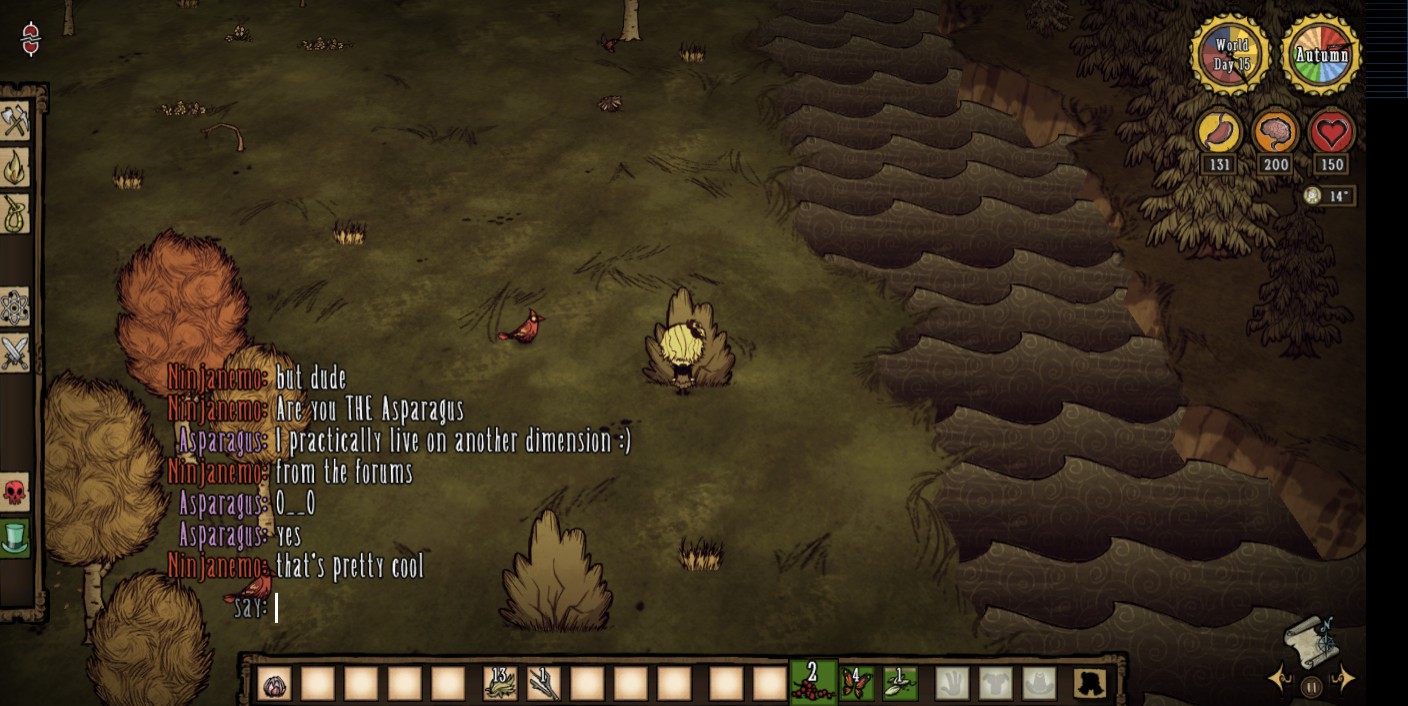This screenshot has width=1408, height=706.
Task: Pause the game
Action: pos(1311,687)
